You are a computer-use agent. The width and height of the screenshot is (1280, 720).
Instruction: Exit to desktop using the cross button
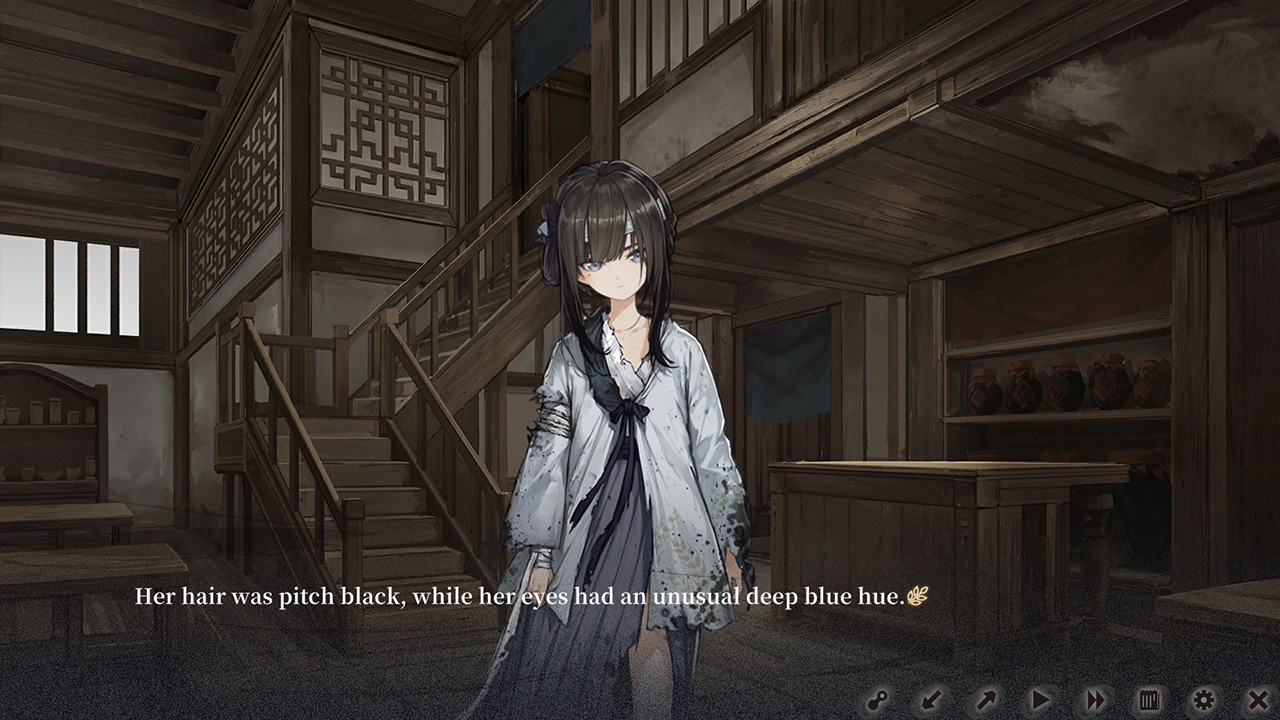(1258, 699)
